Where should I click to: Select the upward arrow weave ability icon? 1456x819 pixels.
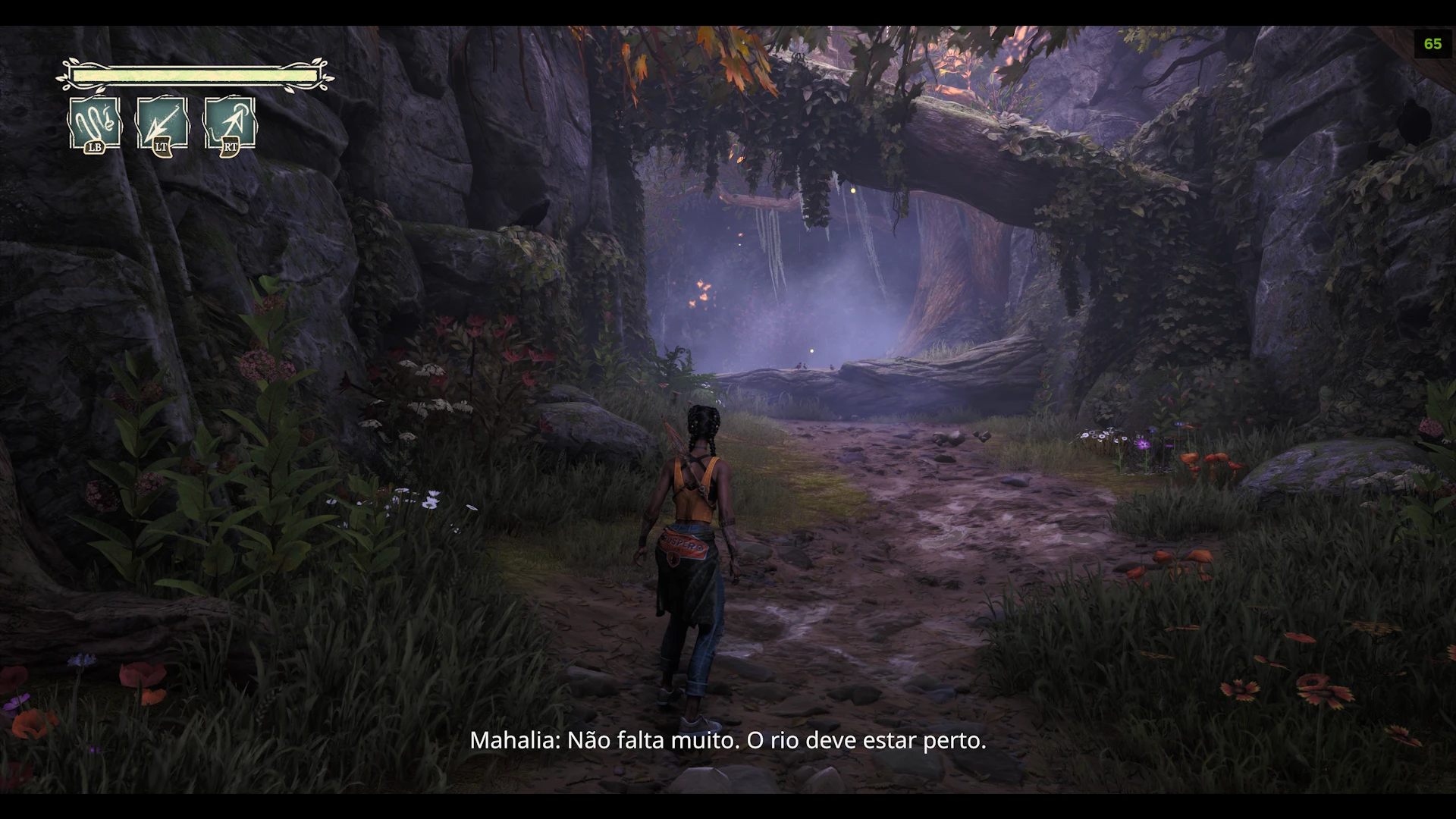coord(230,123)
